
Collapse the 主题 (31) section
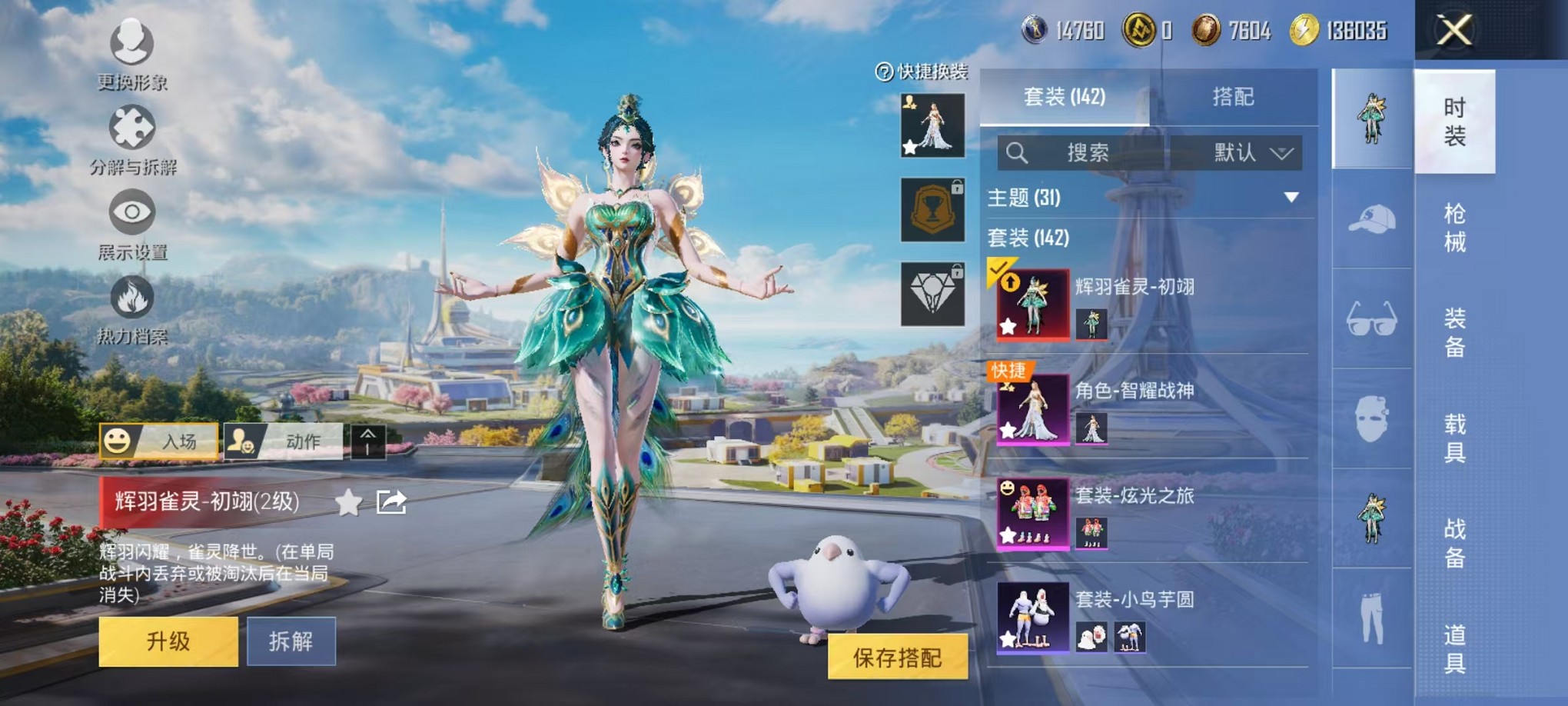[x=1292, y=198]
